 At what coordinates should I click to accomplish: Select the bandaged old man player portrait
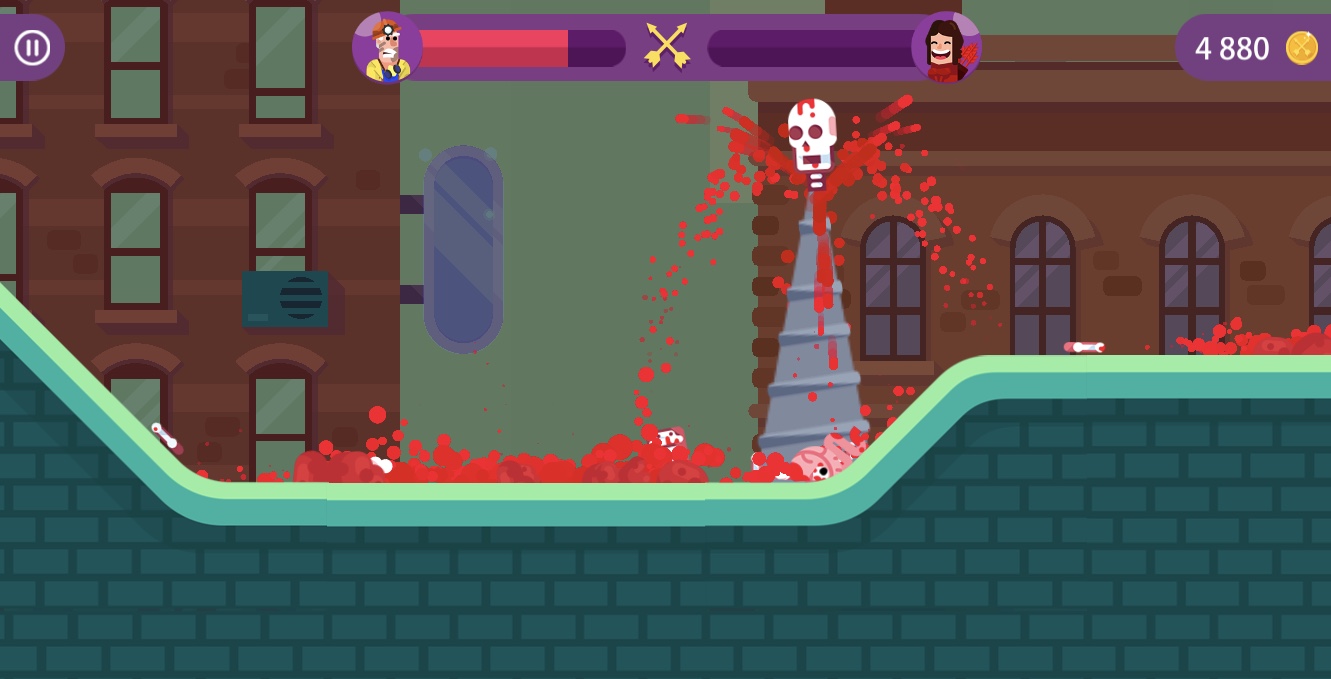coord(387,48)
